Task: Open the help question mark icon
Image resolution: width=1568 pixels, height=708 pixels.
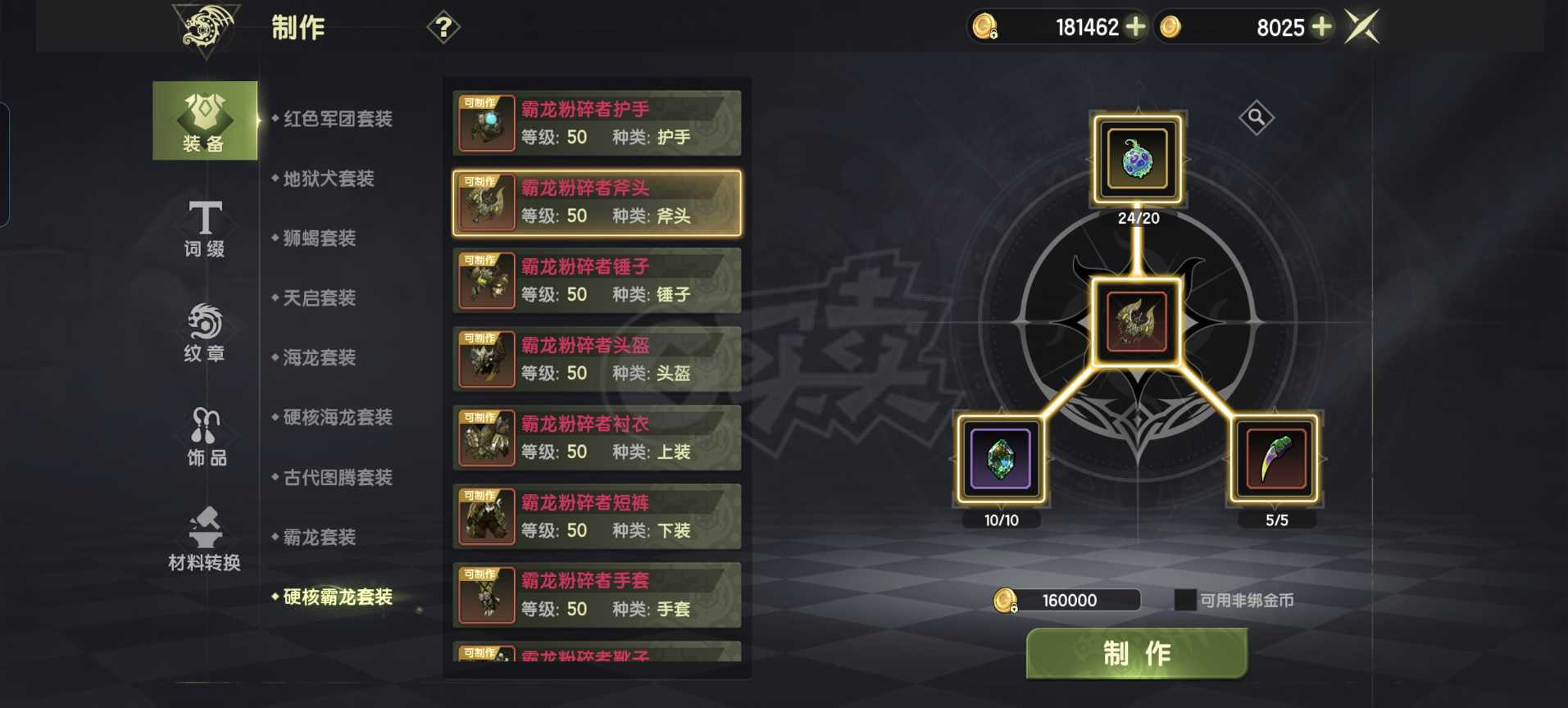Action: pos(443,28)
